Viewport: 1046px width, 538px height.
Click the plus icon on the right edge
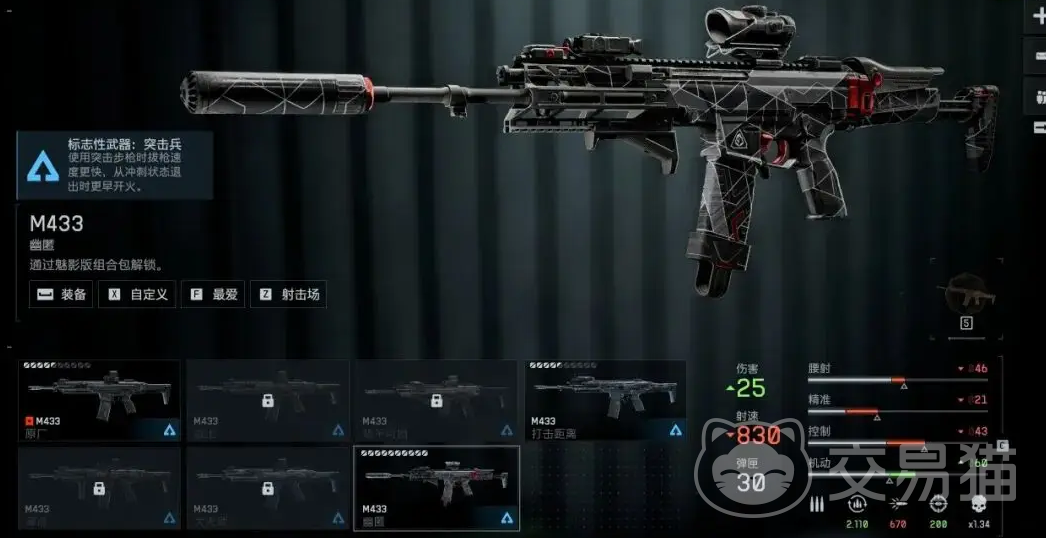[1037, 18]
